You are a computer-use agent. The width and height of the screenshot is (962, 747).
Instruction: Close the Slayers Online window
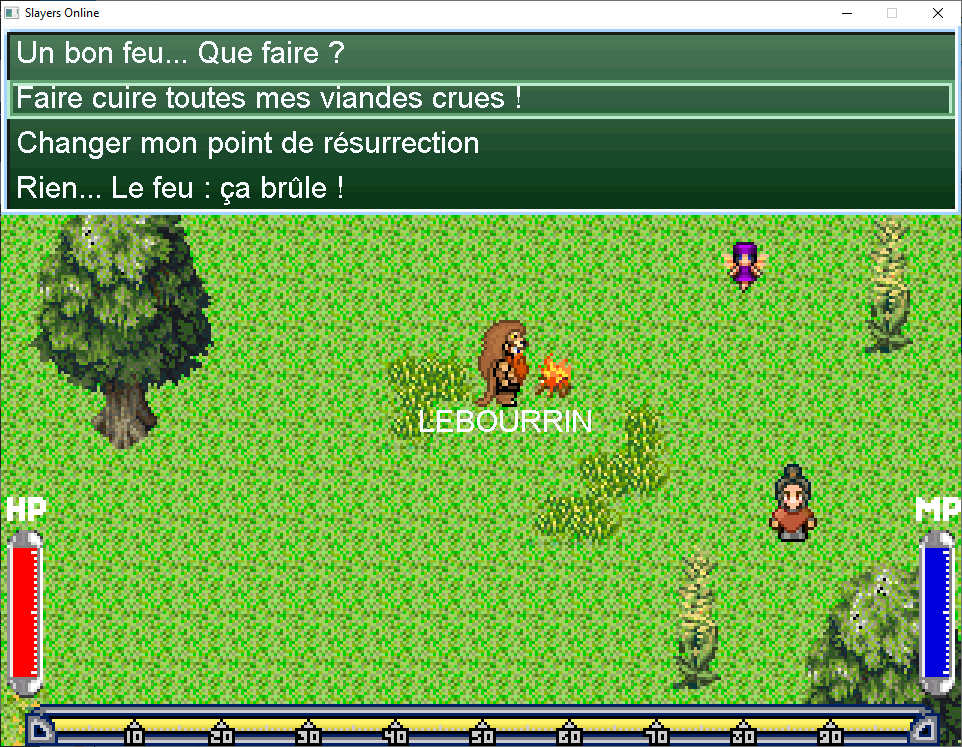point(937,14)
